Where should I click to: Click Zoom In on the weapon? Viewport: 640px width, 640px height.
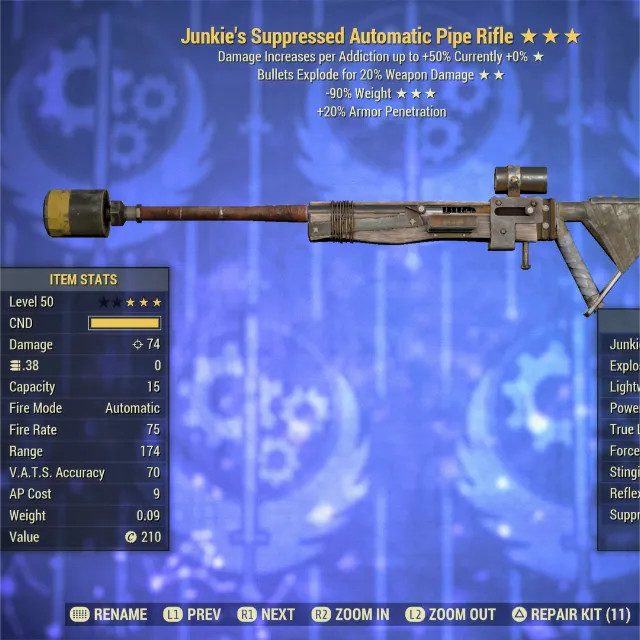350,615
